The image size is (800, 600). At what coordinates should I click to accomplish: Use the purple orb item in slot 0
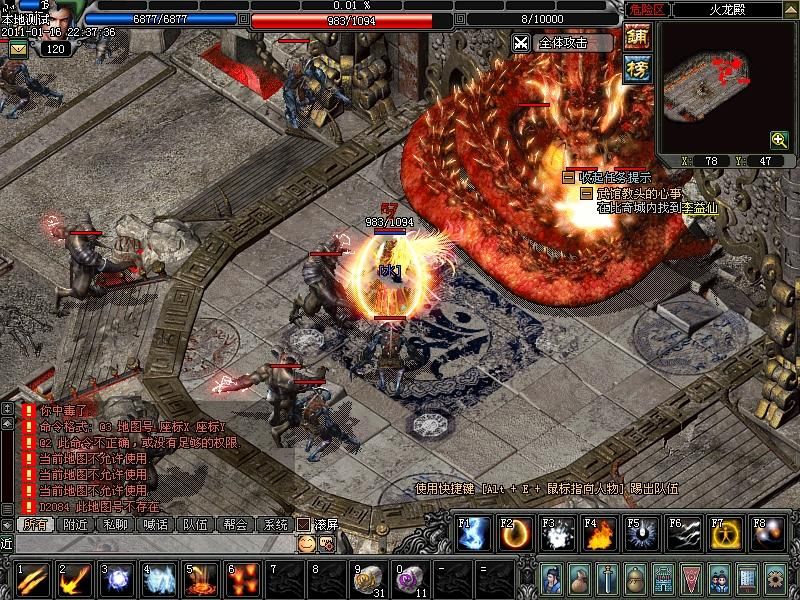(408, 579)
